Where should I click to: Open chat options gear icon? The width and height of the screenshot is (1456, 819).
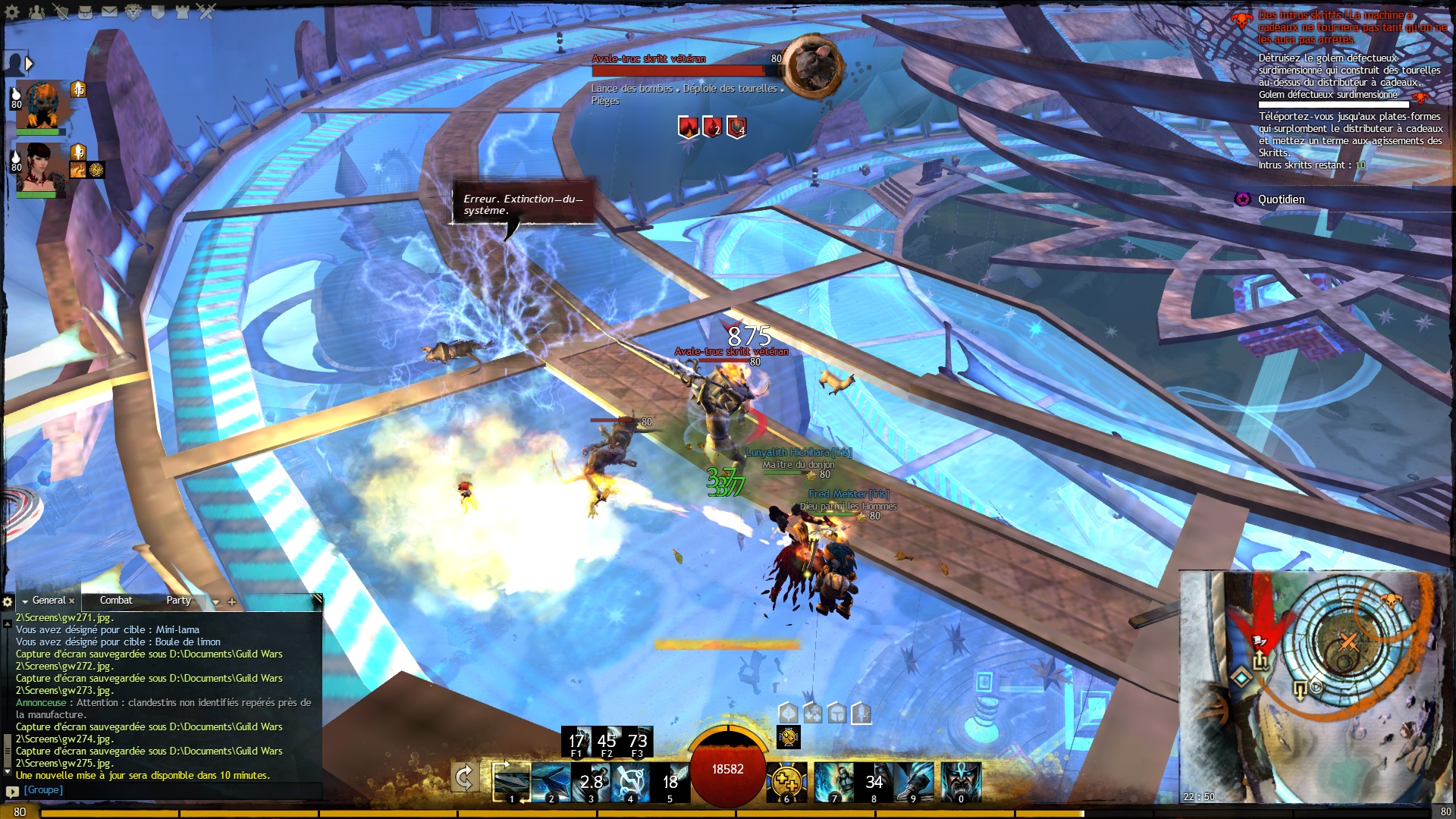[x=8, y=602]
